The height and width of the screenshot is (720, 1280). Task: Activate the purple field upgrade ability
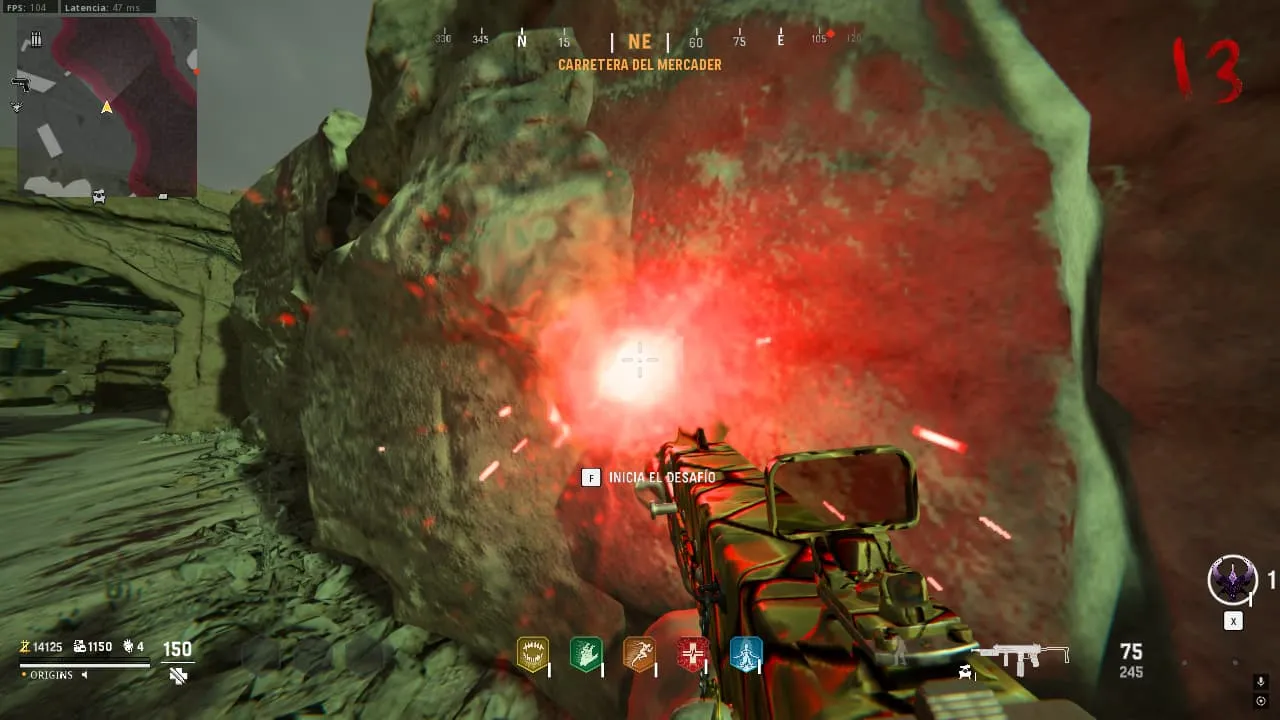[x=1232, y=580]
